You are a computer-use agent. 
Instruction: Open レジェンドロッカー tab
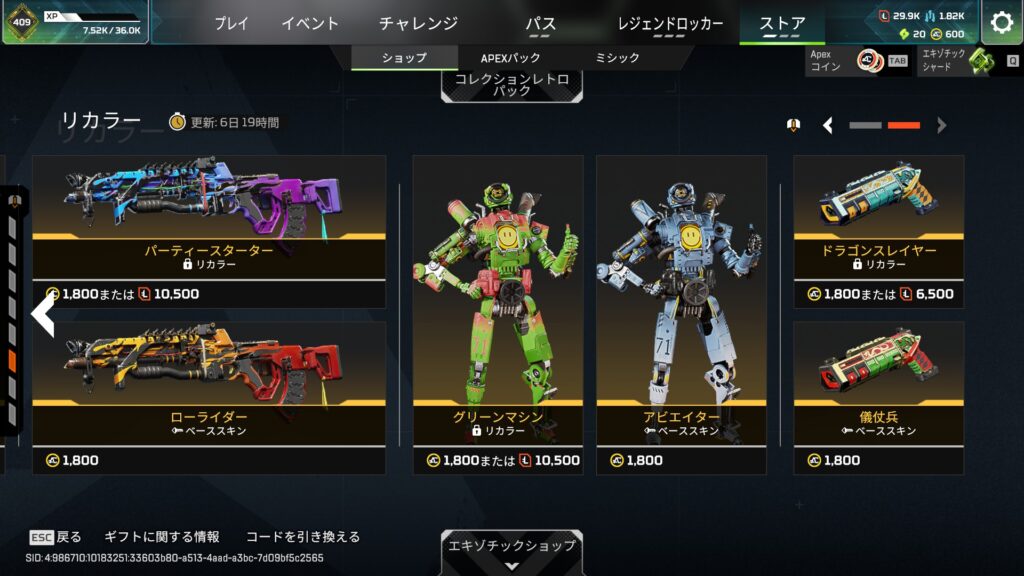click(x=670, y=23)
